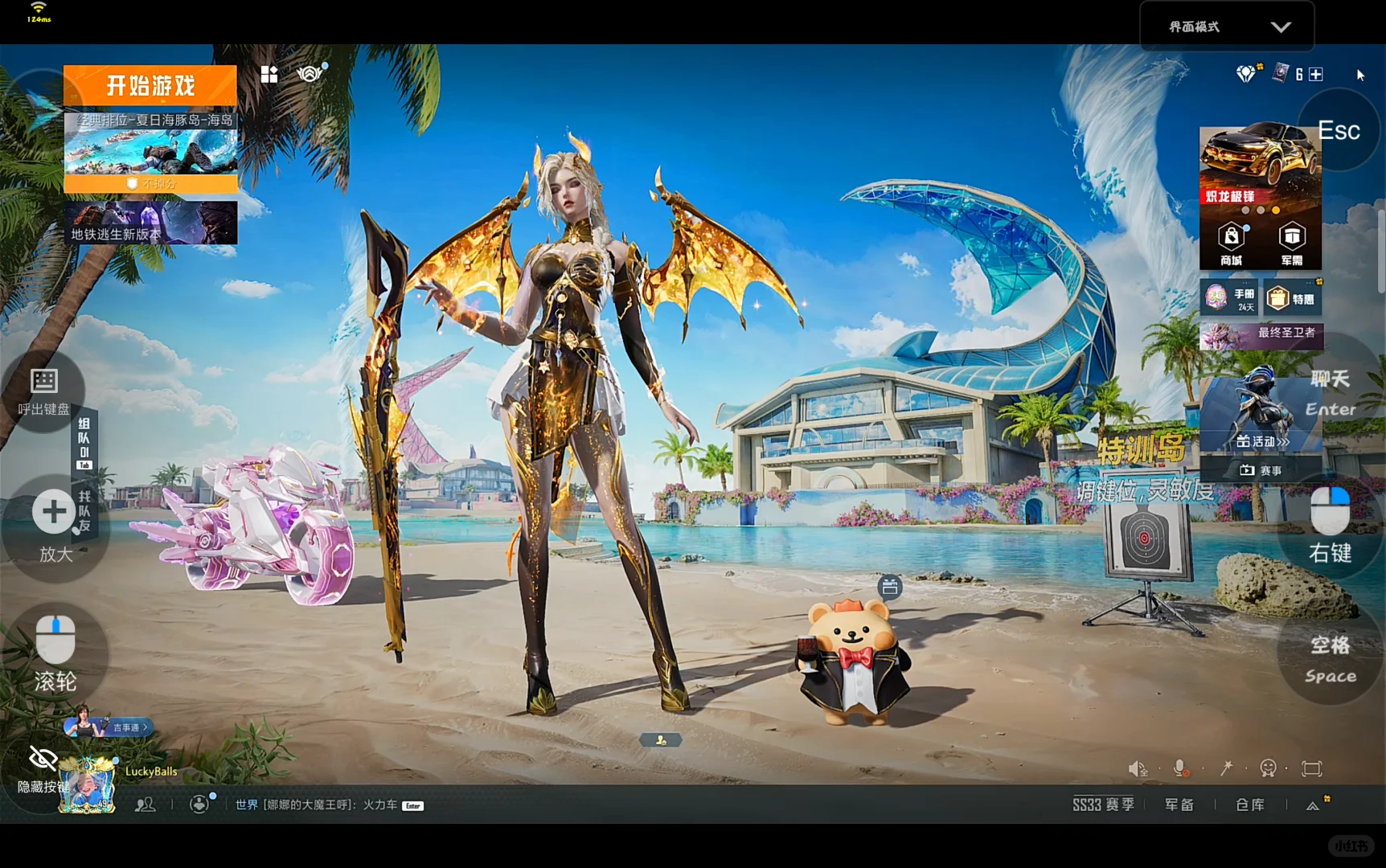
Task: Open the 商城 shop
Action: tap(1231, 244)
